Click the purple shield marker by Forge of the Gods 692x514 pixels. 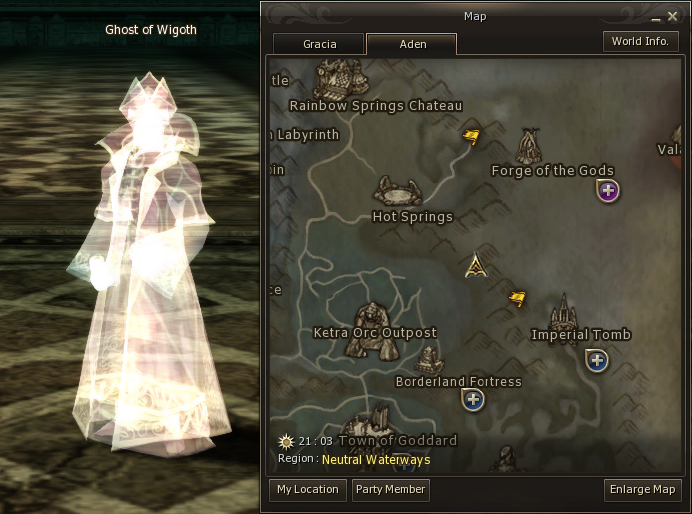pos(608,190)
